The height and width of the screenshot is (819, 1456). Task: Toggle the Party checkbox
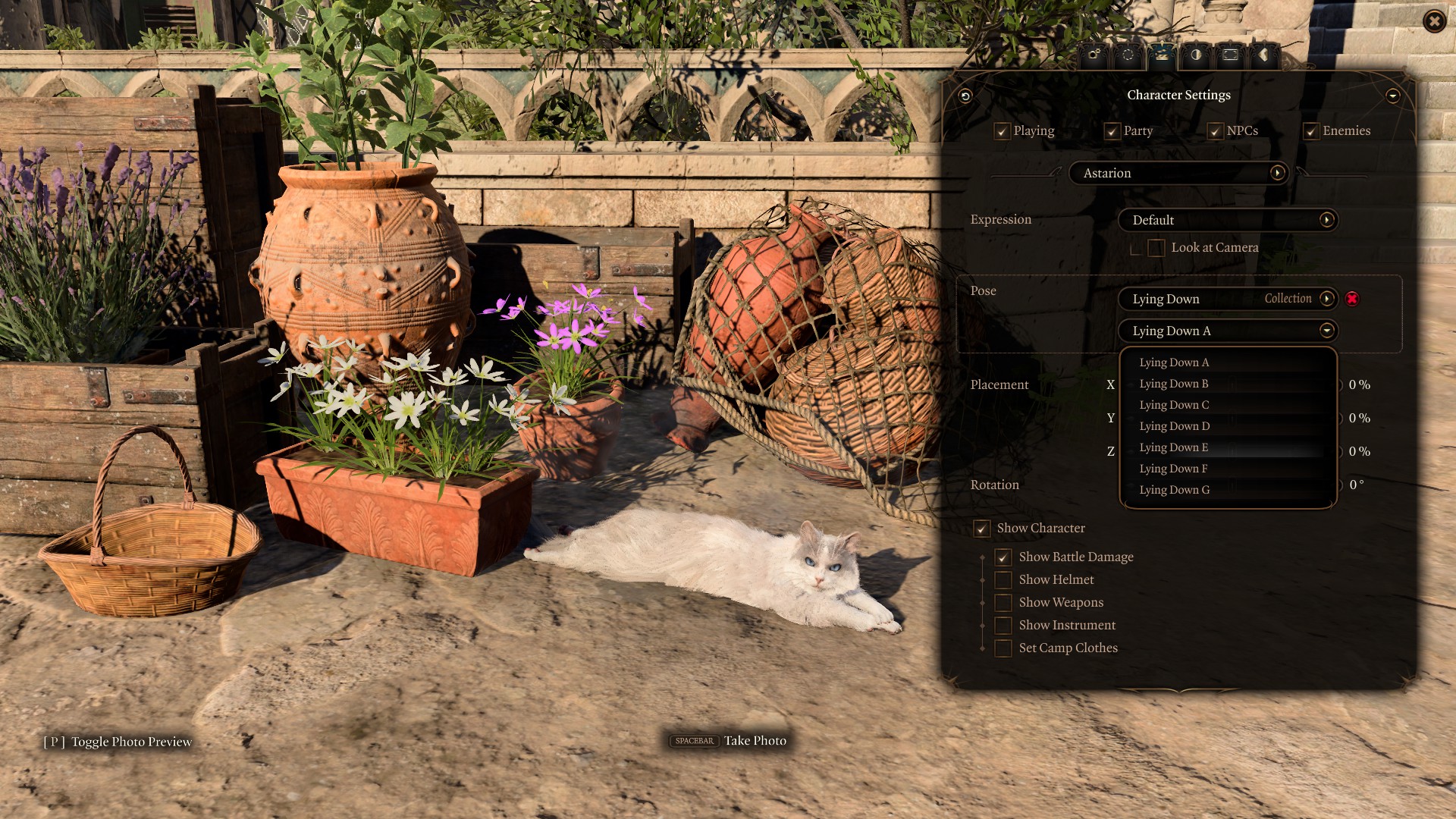pyautogui.click(x=1112, y=131)
